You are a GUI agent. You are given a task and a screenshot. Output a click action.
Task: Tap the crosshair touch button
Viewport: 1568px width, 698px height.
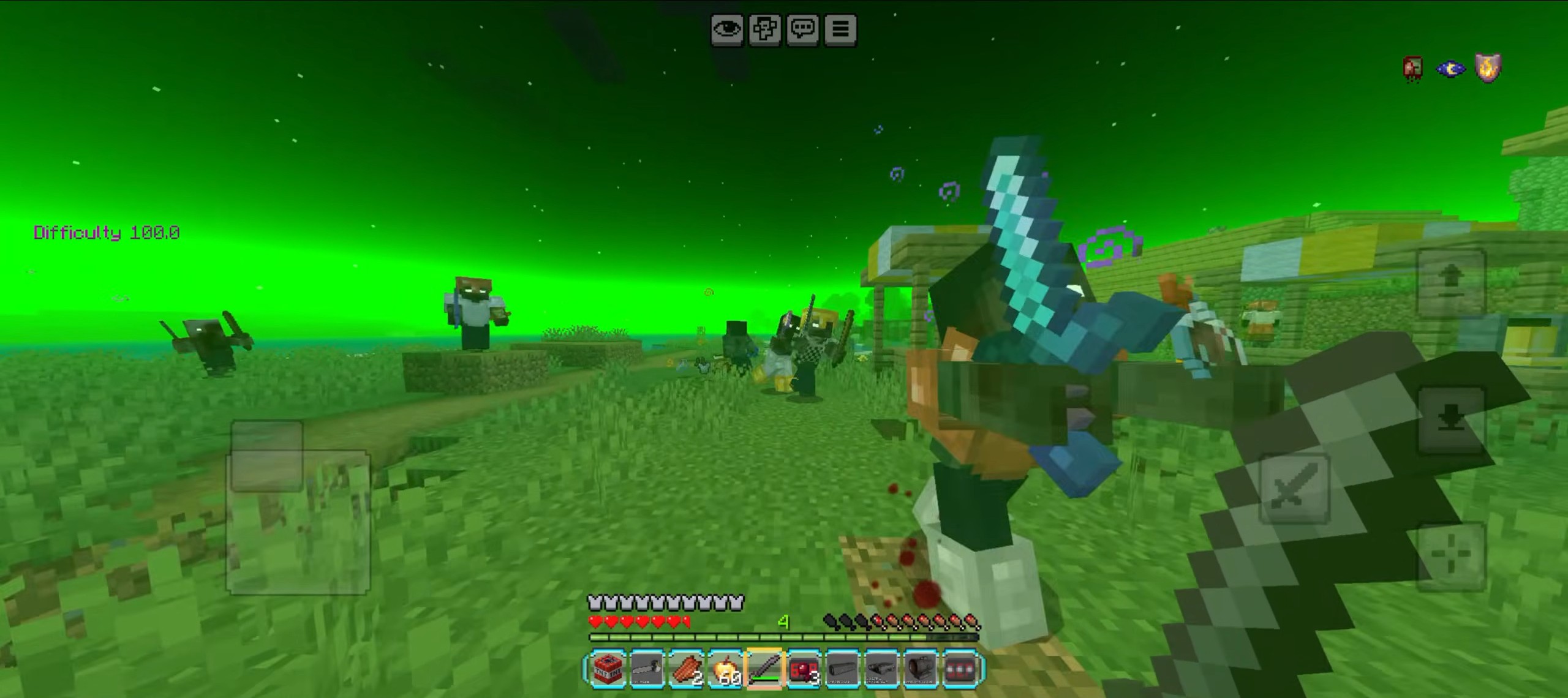coord(1451,556)
